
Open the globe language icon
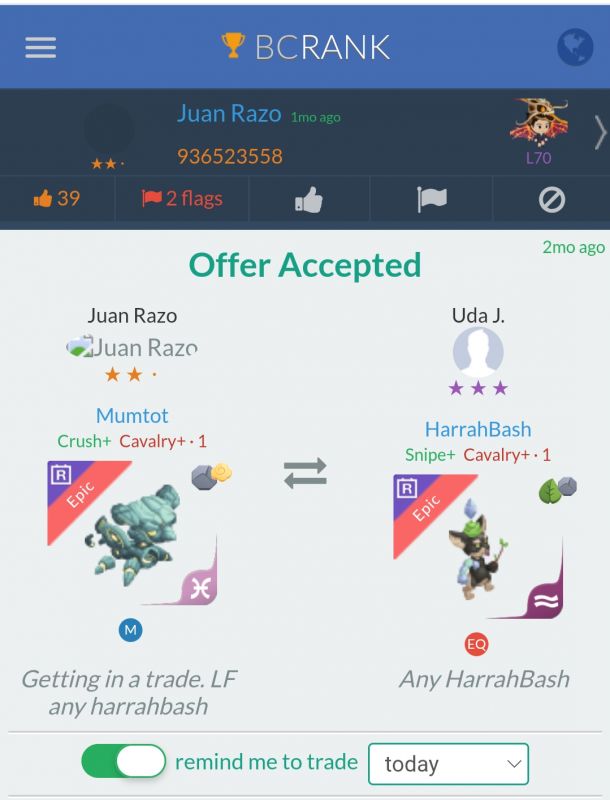click(x=575, y=48)
